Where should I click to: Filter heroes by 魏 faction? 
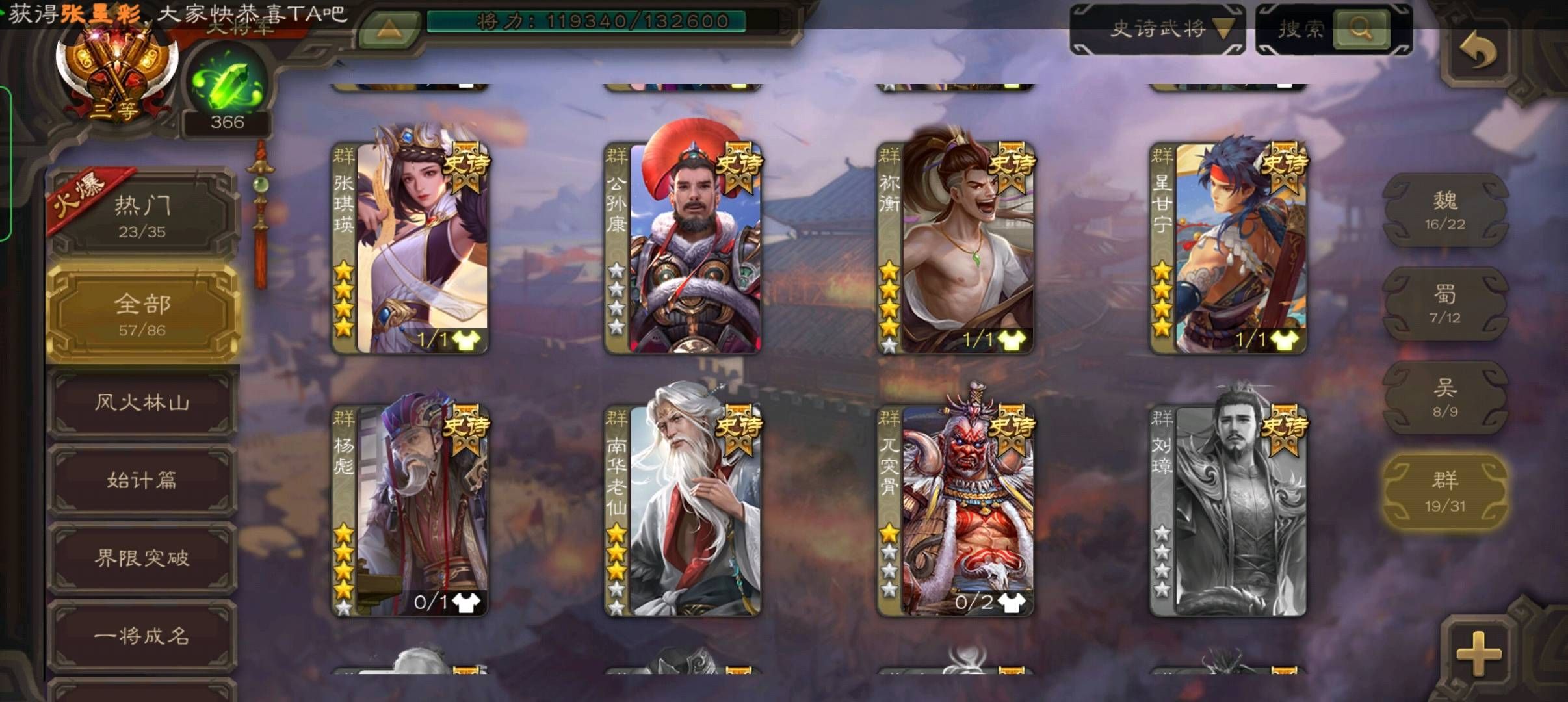(x=1444, y=209)
